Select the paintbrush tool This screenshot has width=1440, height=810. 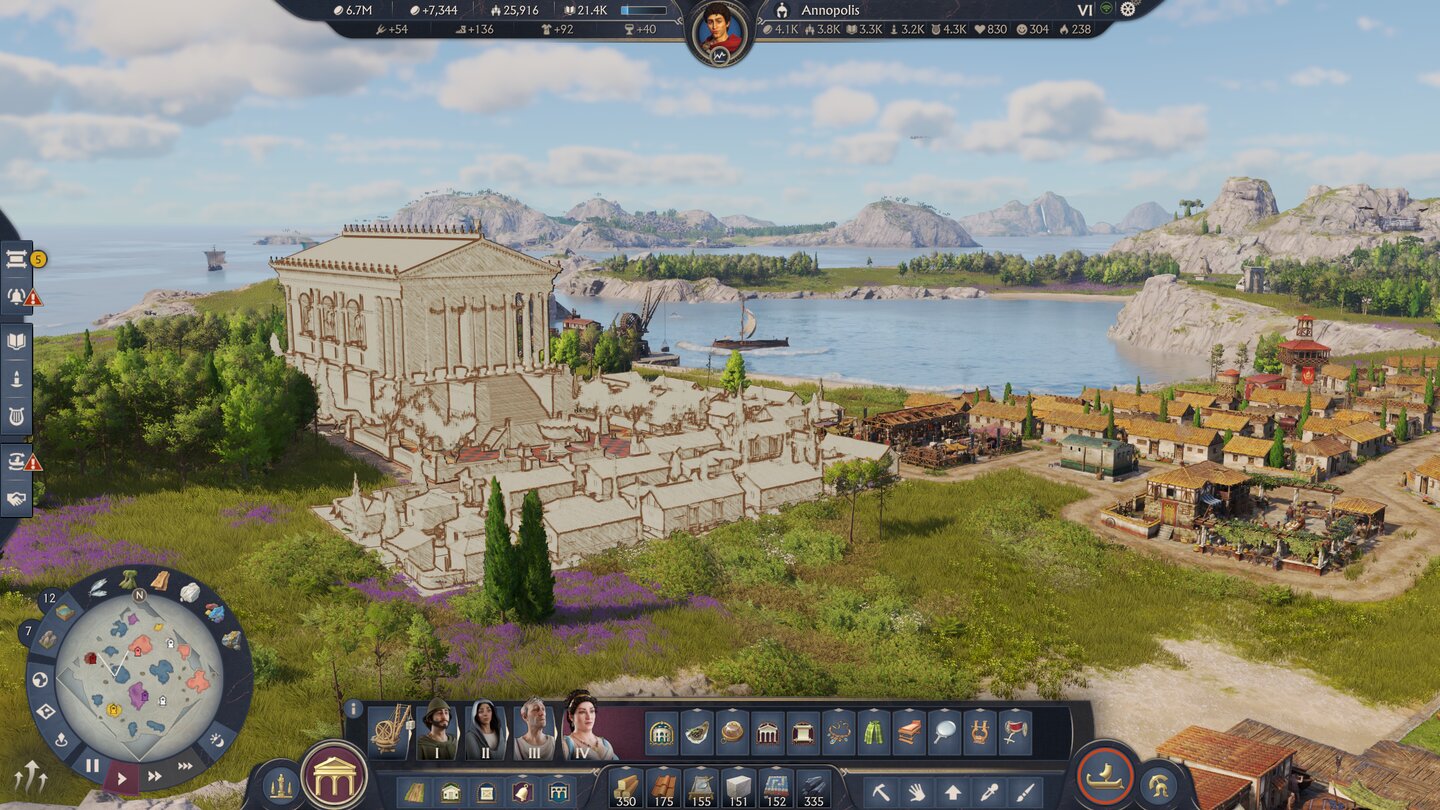(x=1025, y=792)
